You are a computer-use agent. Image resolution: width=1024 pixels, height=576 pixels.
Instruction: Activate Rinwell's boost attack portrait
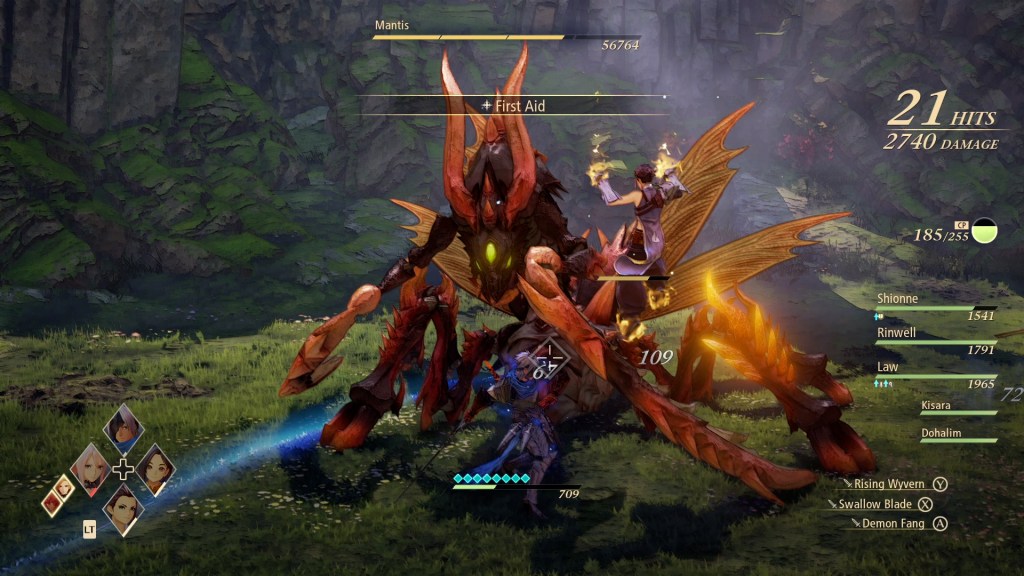[155, 469]
